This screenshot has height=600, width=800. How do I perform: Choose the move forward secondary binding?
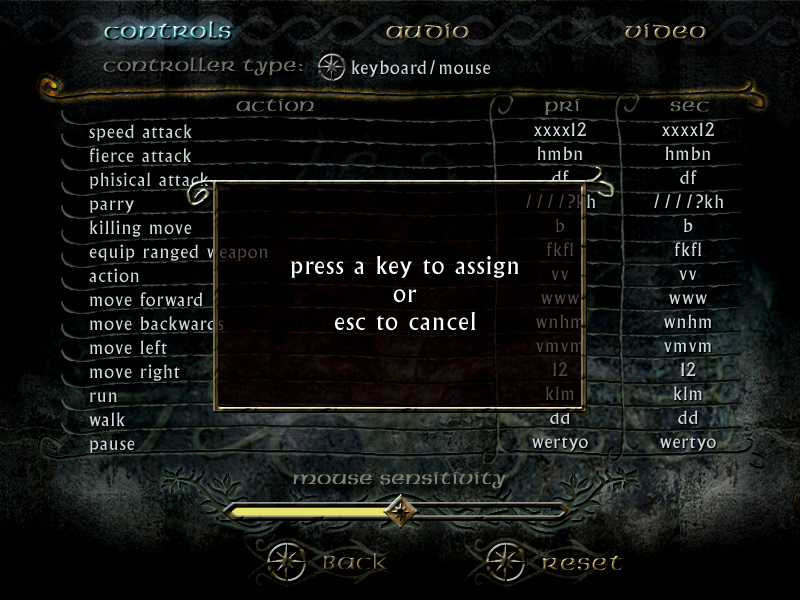point(688,298)
